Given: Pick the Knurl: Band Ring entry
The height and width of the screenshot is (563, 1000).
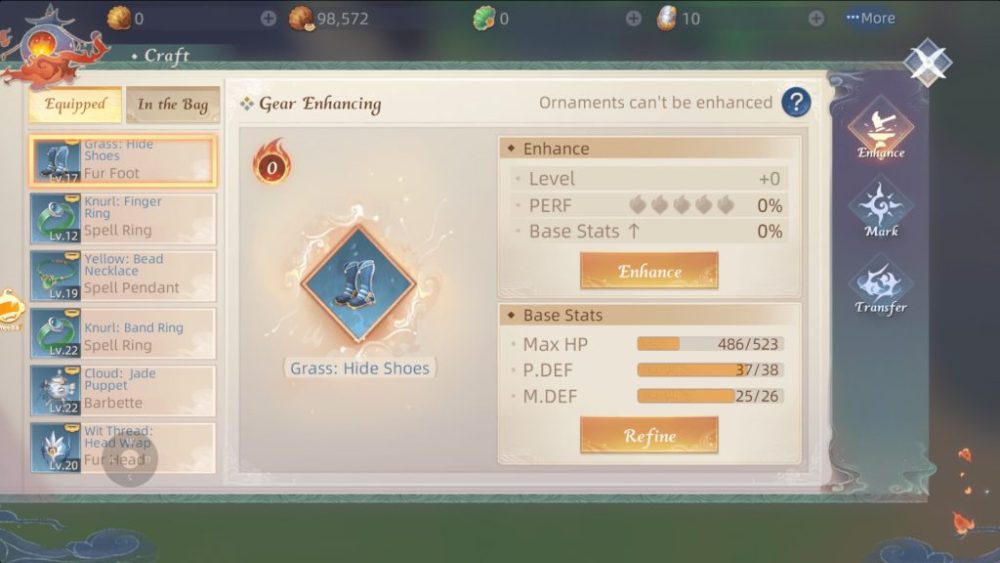Looking at the screenshot, I should (x=122, y=333).
